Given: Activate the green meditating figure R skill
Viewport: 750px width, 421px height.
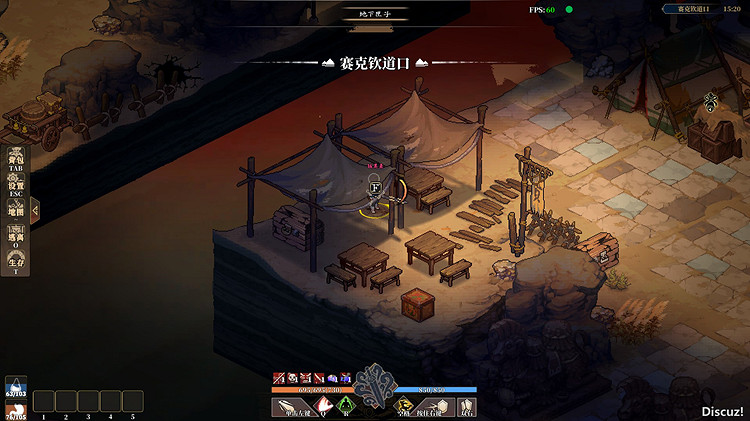Looking at the screenshot, I should 346,406.
